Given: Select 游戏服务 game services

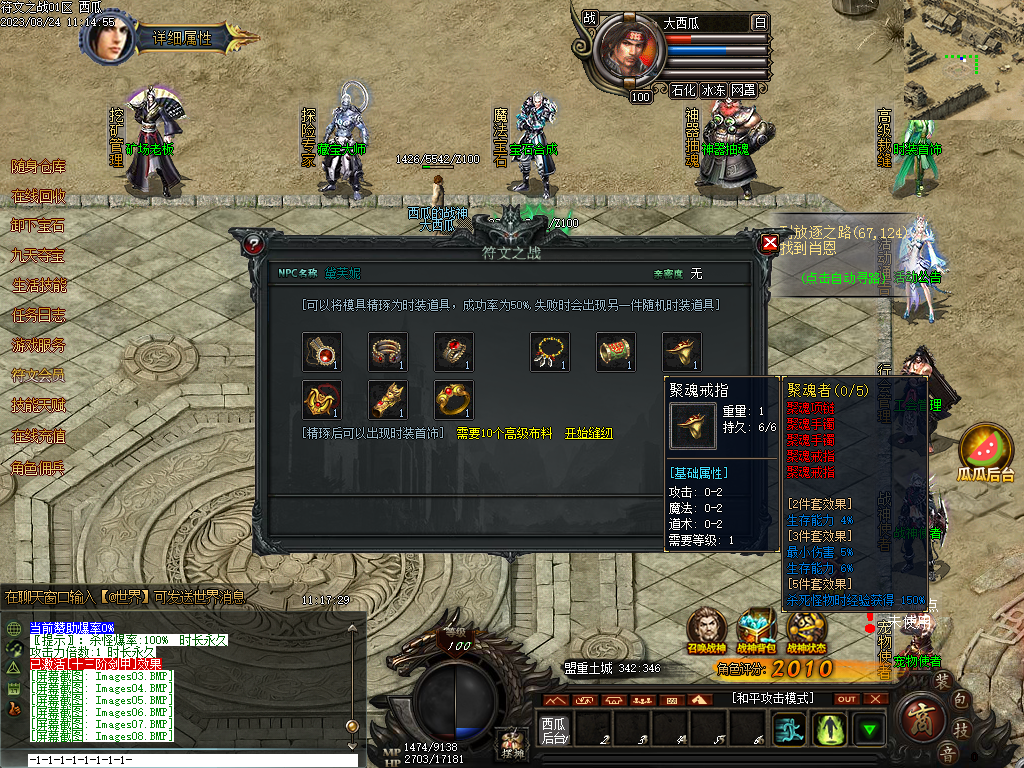Looking at the screenshot, I should (38, 346).
